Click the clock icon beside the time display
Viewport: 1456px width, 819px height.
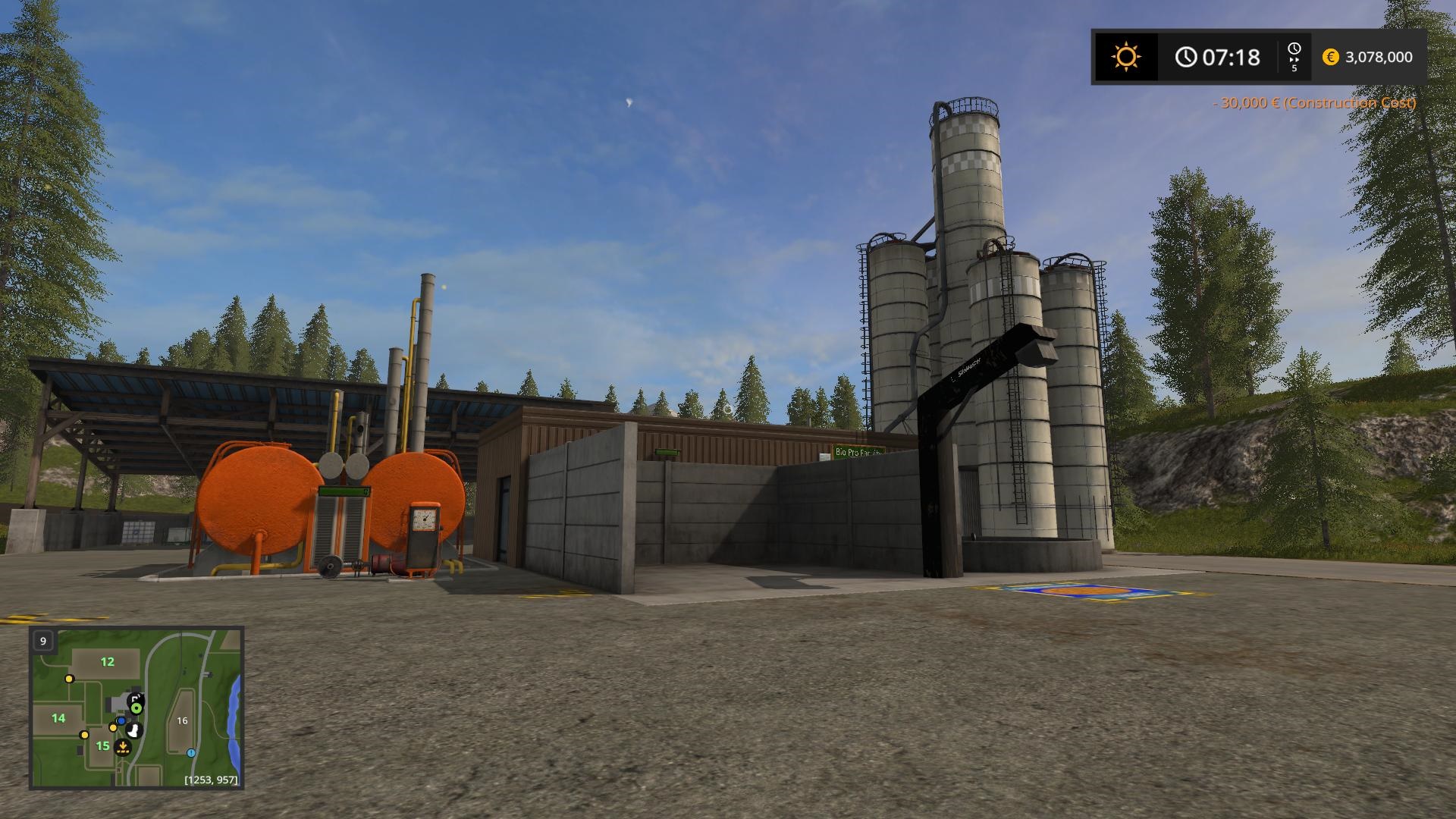1187,57
